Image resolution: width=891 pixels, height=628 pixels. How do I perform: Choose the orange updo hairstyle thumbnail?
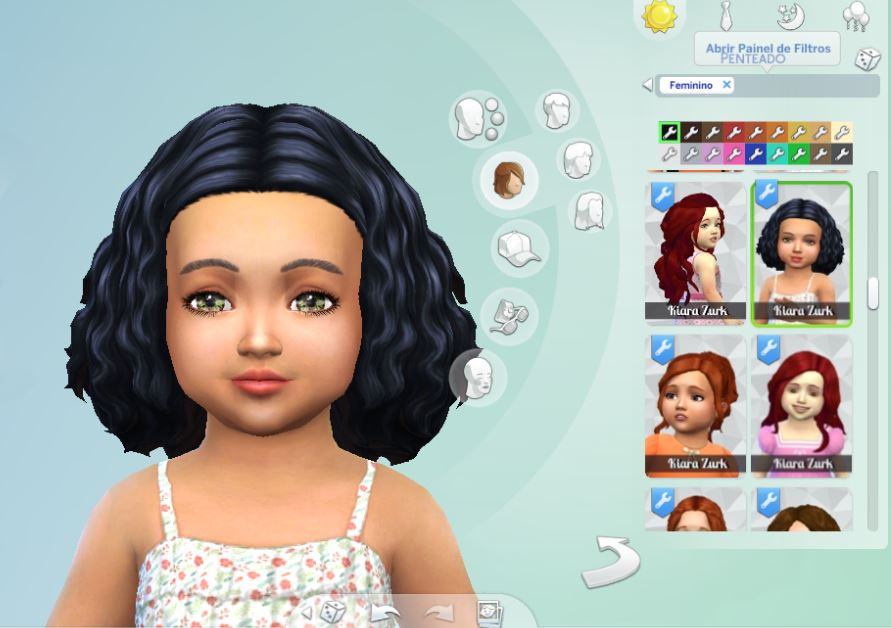click(695, 405)
